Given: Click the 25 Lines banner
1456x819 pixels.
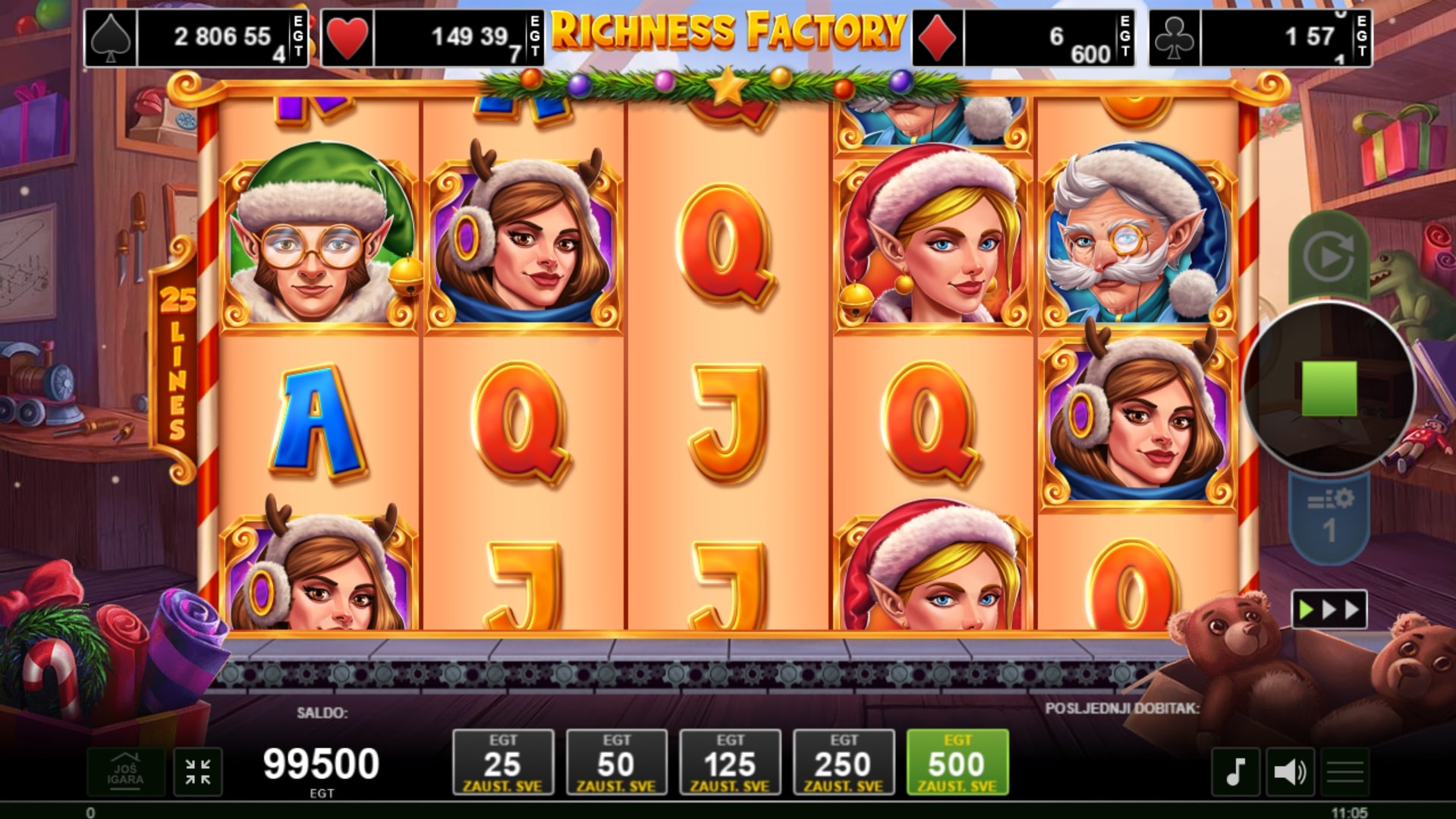Looking at the screenshot, I should coord(176,364).
